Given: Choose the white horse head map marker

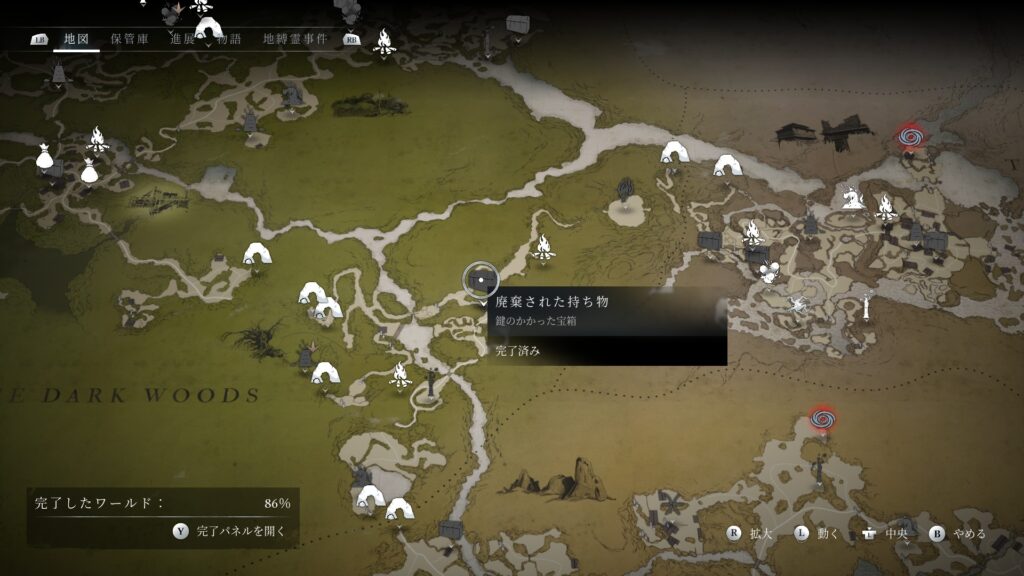Looking at the screenshot, I should click(x=852, y=198).
